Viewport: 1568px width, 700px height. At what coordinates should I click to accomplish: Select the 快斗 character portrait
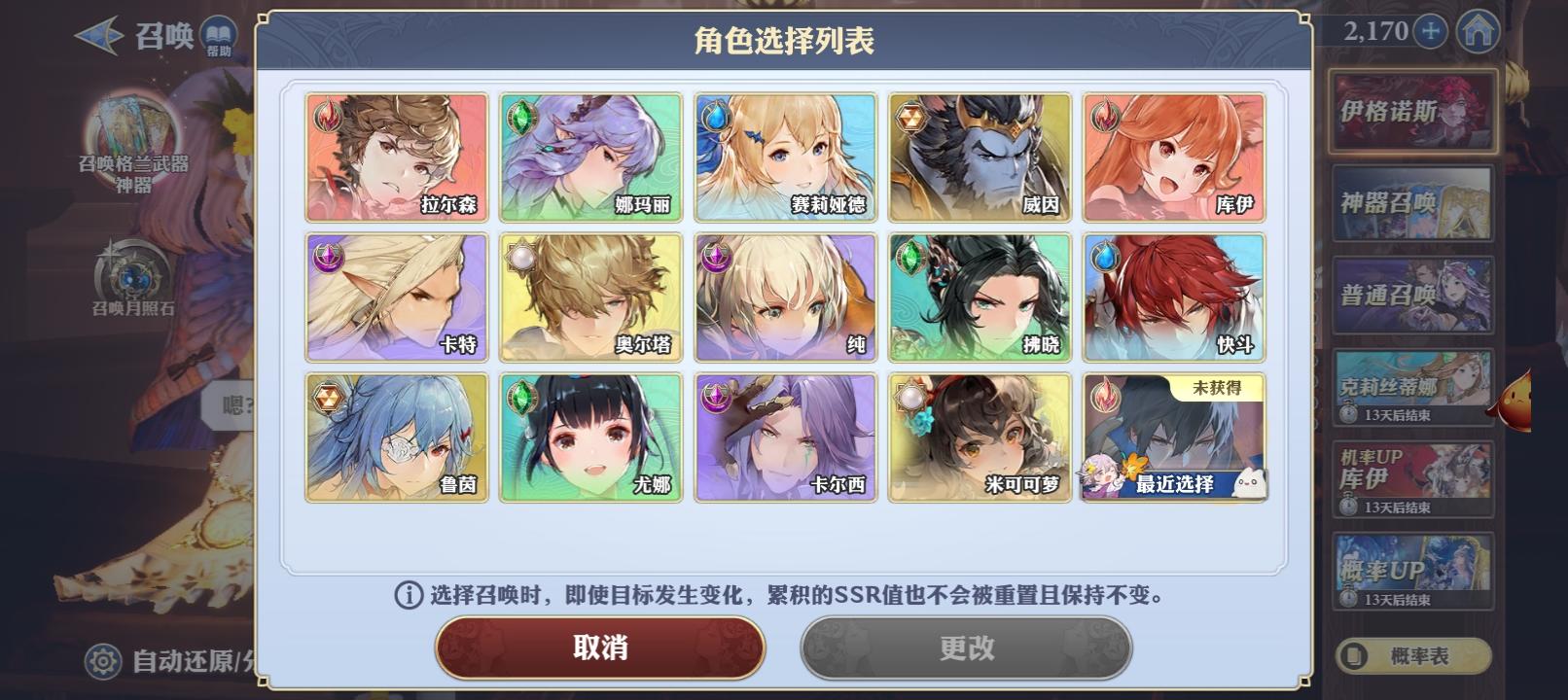coord(1173,297)
